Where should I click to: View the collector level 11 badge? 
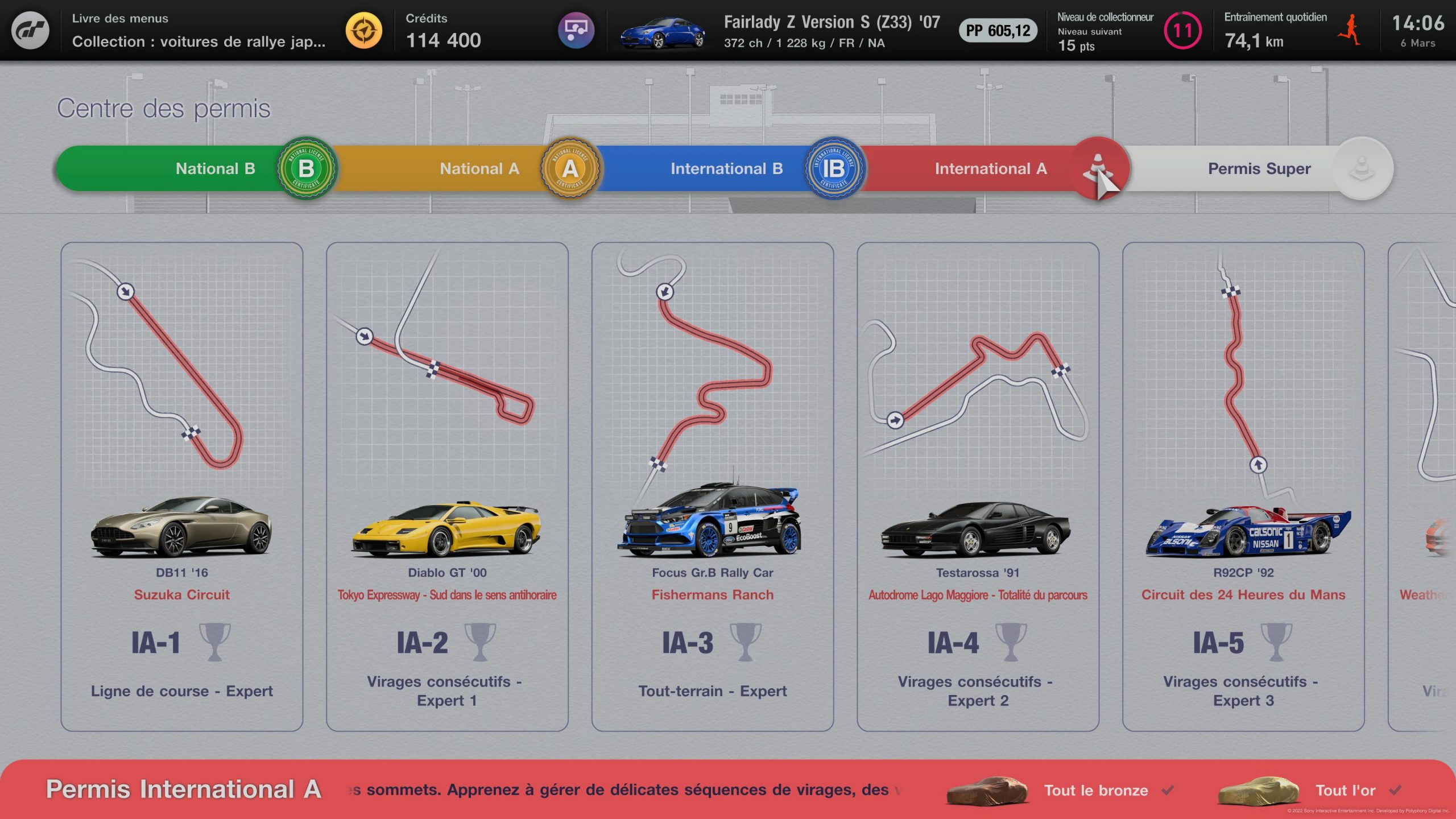point(1182,30)
